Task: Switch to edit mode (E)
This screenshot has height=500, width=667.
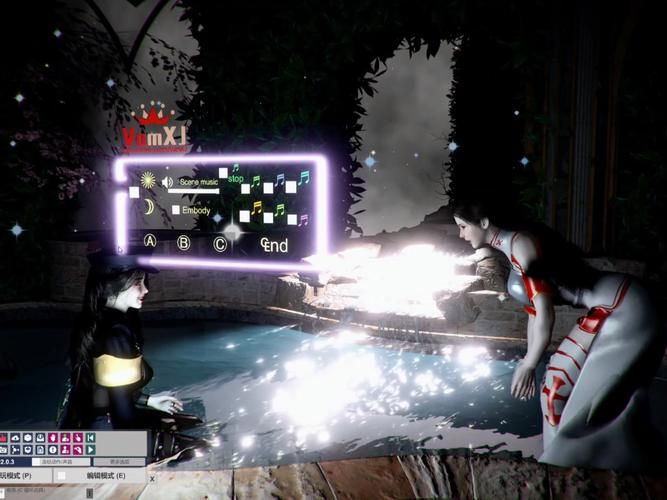Action: click(x=107, y=475)
